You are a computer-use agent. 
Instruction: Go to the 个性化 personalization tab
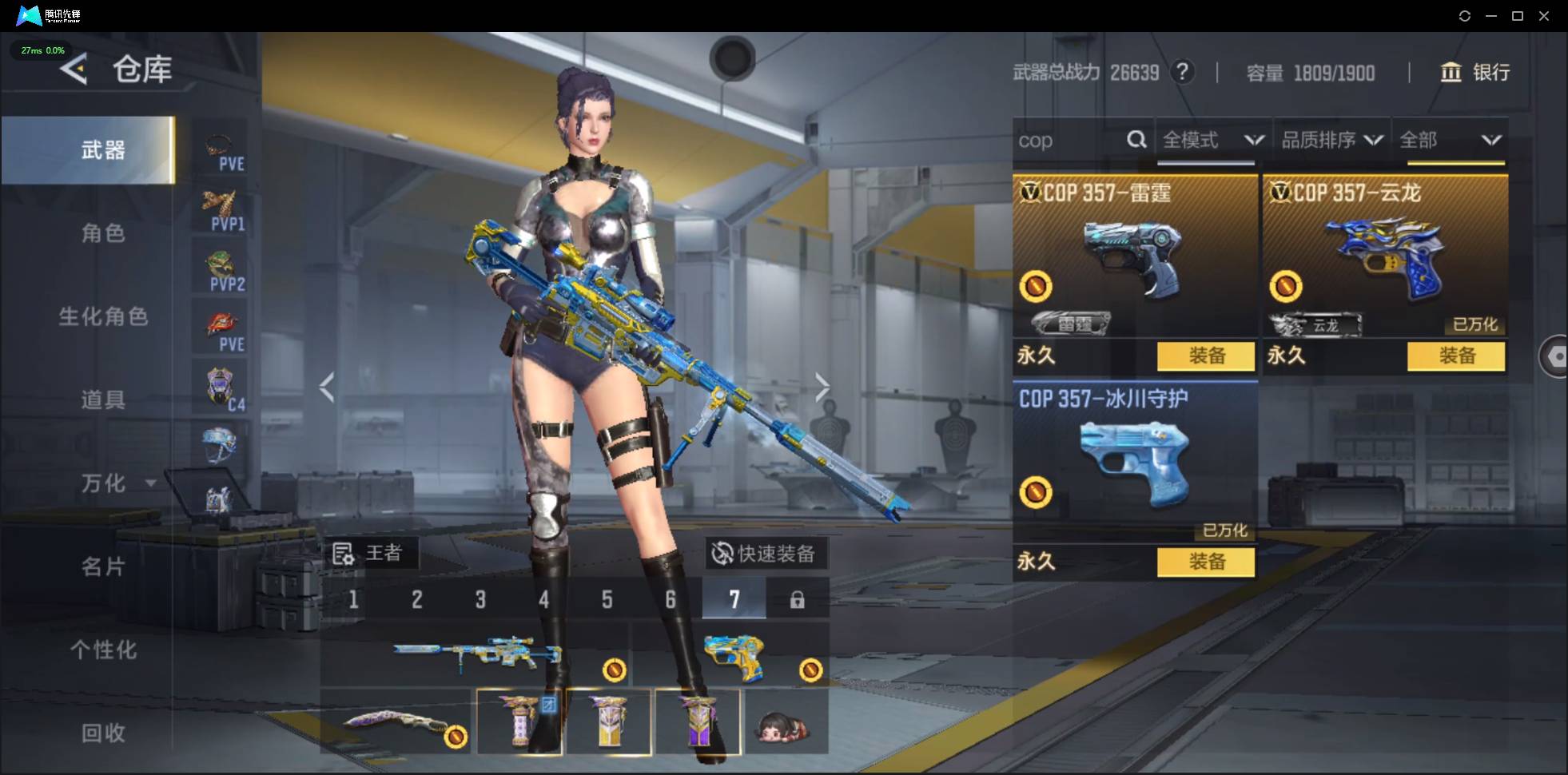tap(103, 650)
